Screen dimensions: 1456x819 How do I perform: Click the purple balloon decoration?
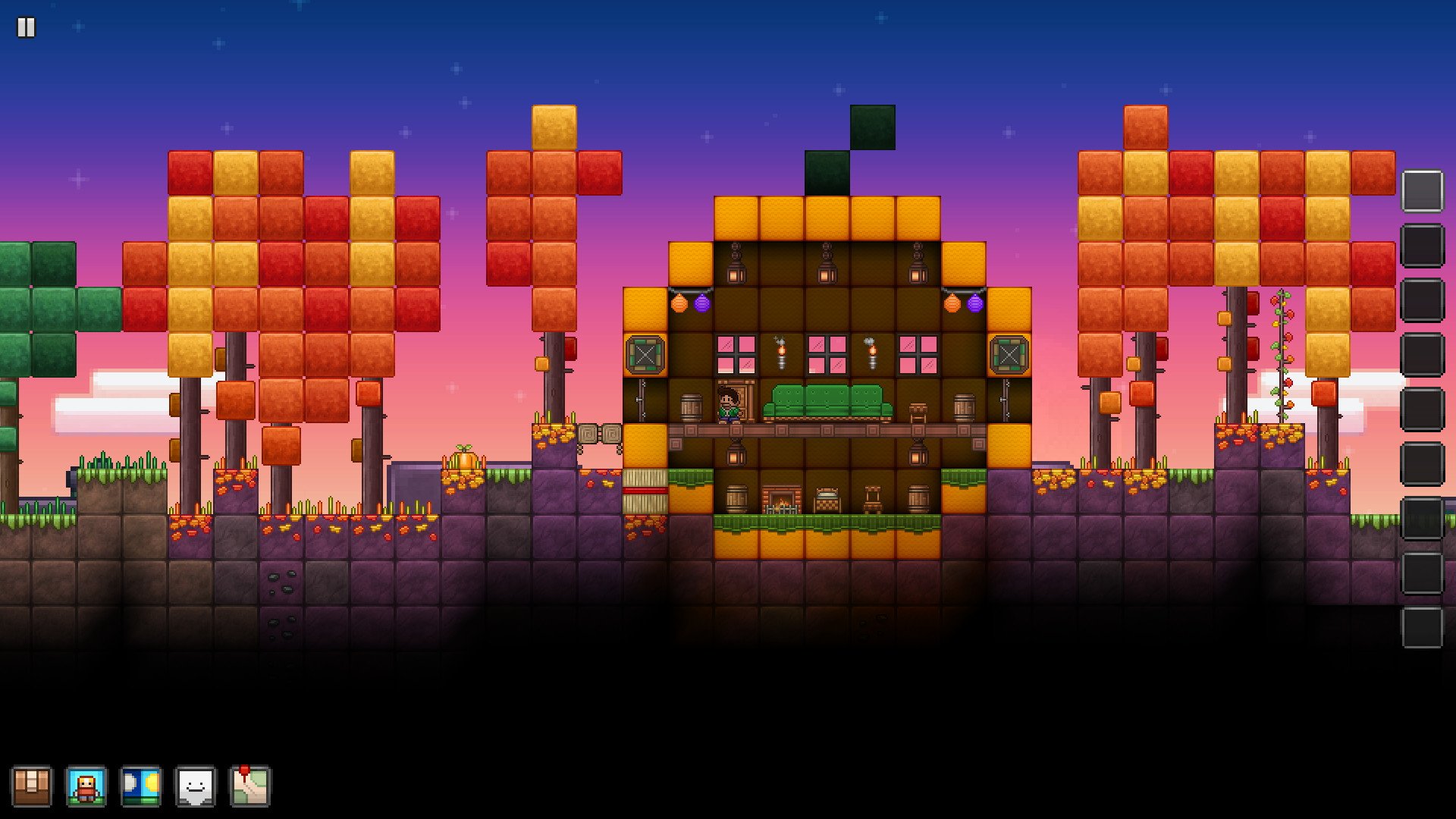pos(702,302)
